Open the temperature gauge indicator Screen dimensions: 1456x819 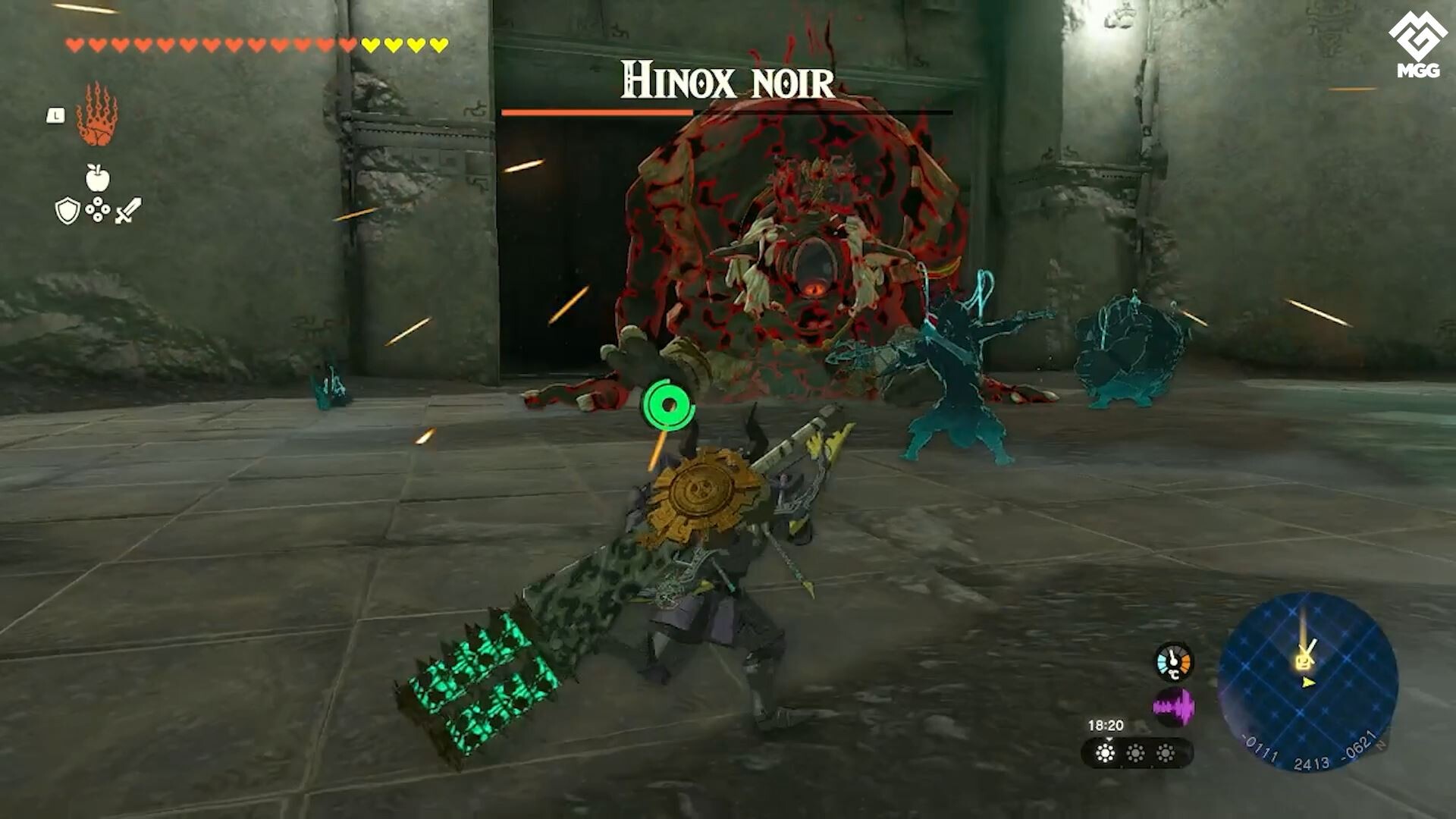point(1173,662)
